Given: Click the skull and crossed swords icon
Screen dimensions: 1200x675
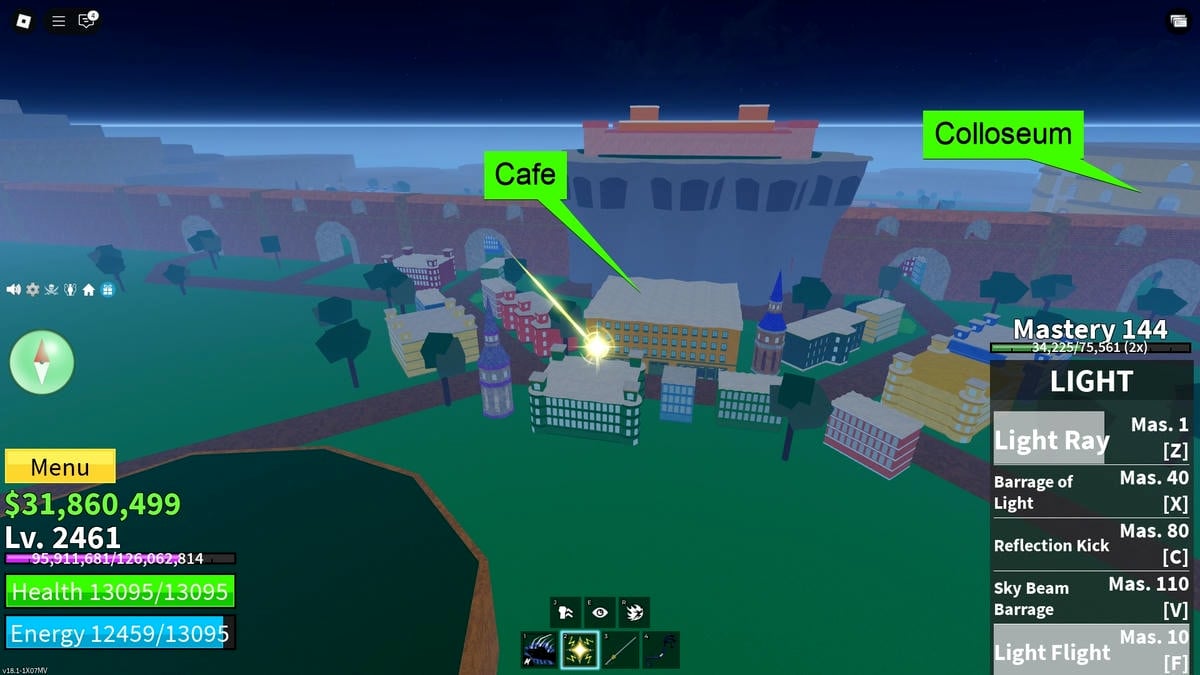Looking at the screenshot, I should click(x=51, y=289).
